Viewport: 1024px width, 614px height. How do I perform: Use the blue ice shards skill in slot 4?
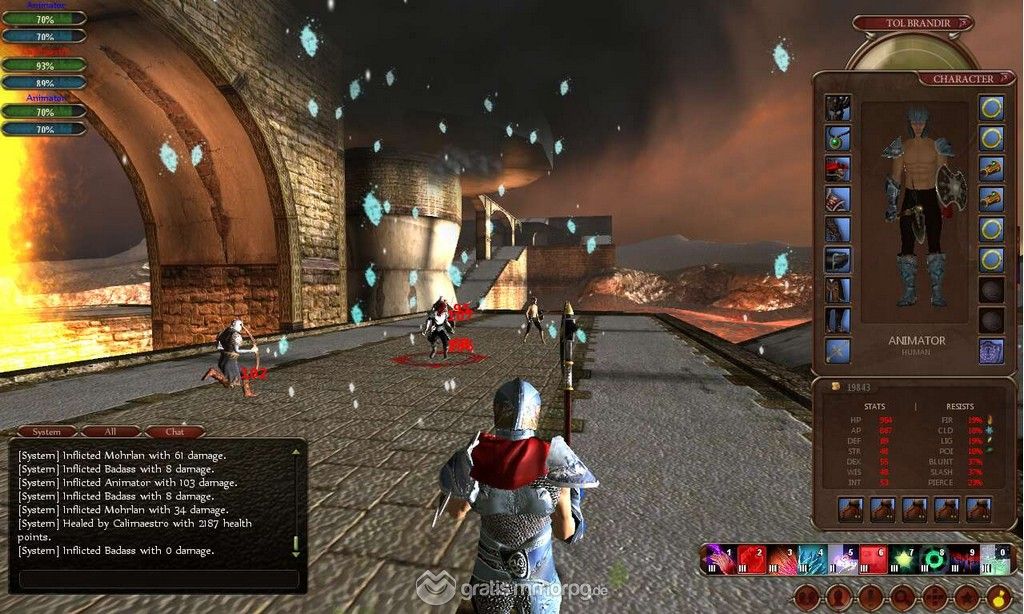pos(813,559)
